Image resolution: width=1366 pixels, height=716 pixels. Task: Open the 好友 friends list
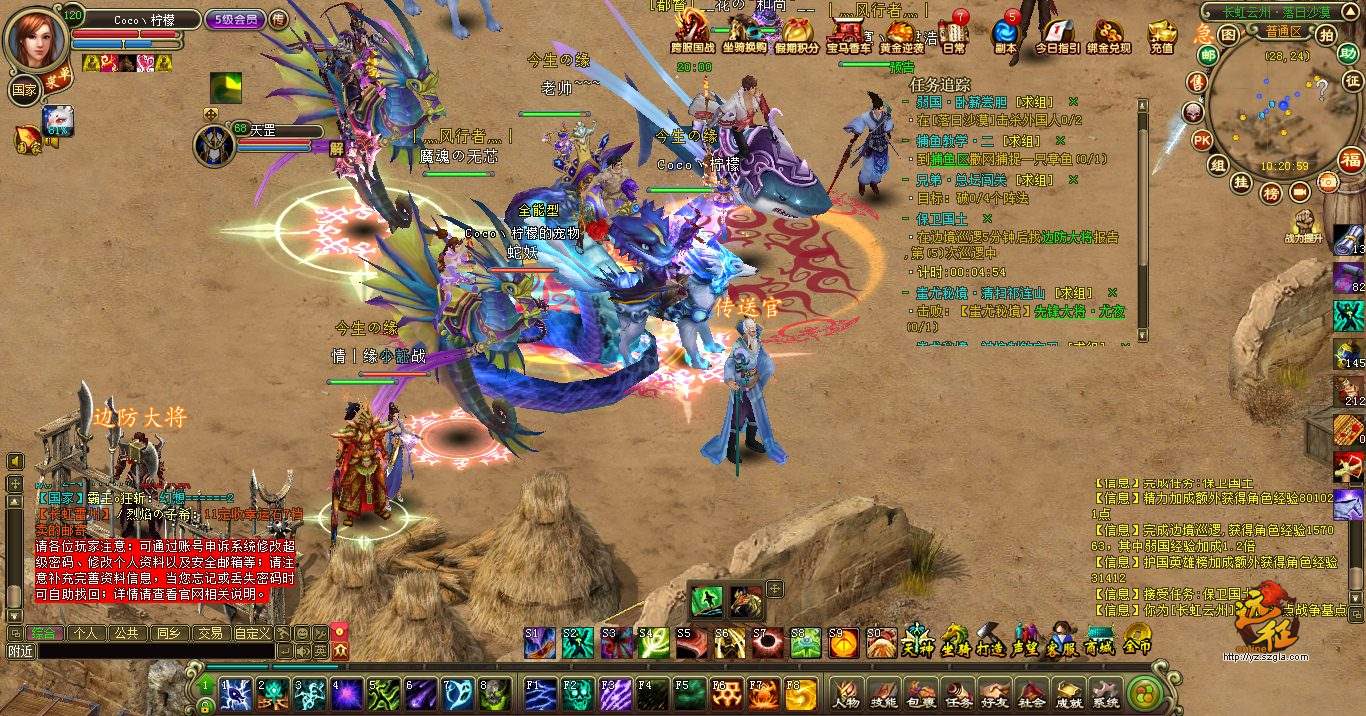tap(993, 692)
